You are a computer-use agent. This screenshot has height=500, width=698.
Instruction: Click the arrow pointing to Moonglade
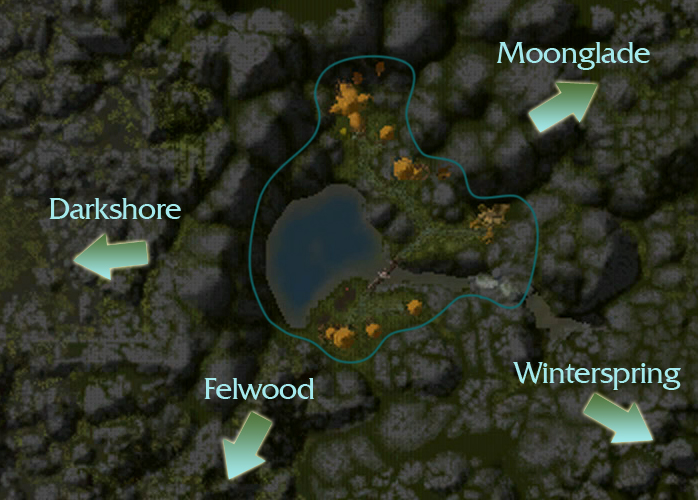[563, 104]
